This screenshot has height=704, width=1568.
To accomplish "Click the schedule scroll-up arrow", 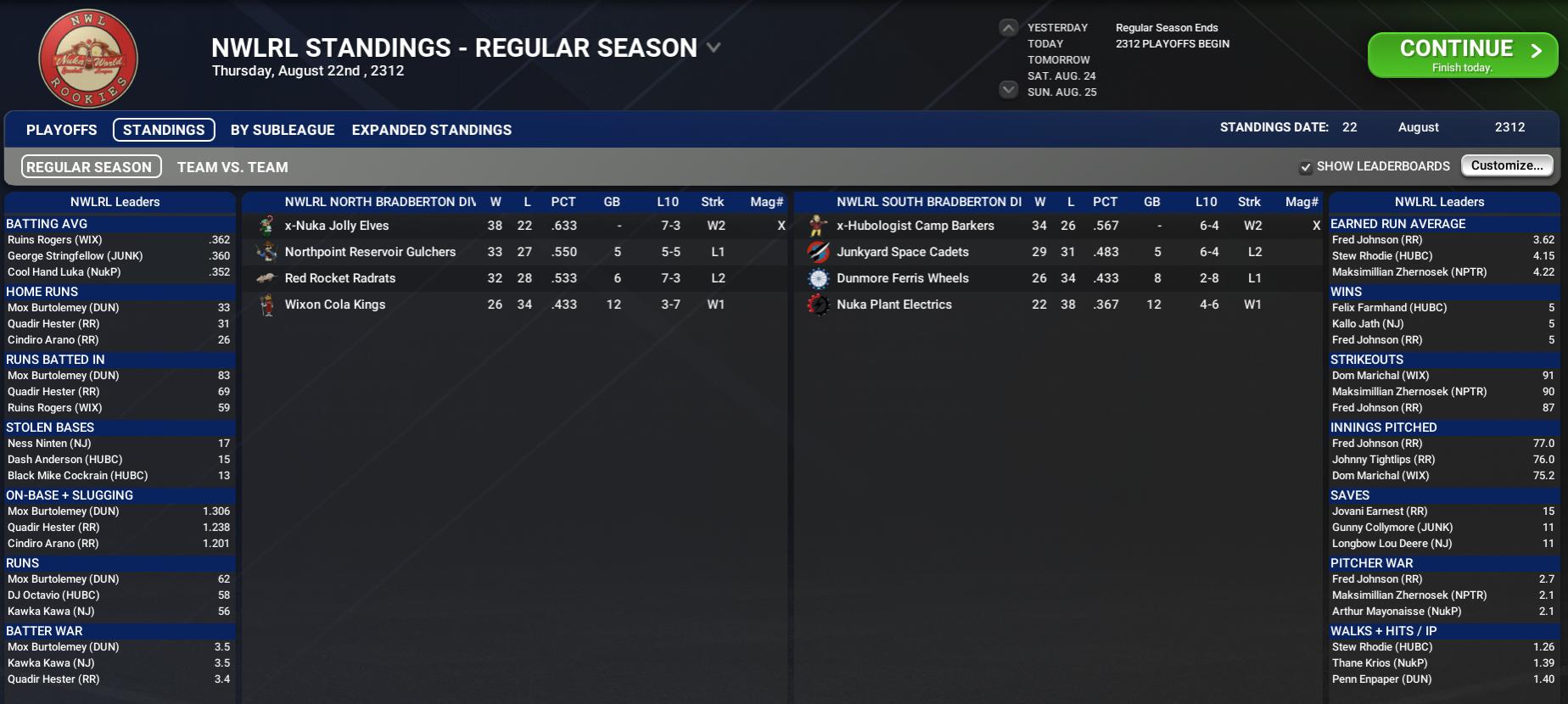I will coord(1008,28).
